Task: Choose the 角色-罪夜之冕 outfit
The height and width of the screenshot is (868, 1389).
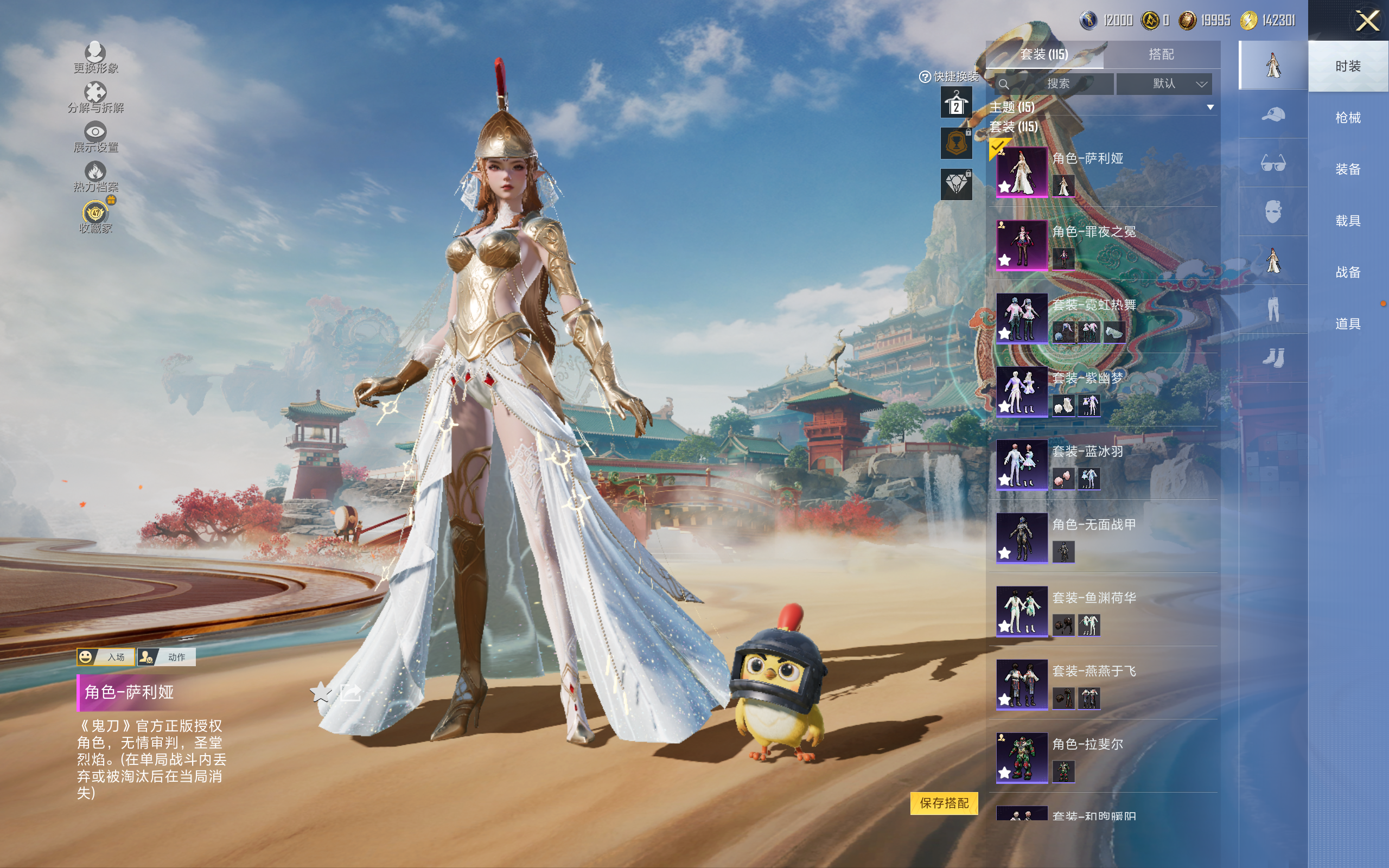Action: [1022, 245]
